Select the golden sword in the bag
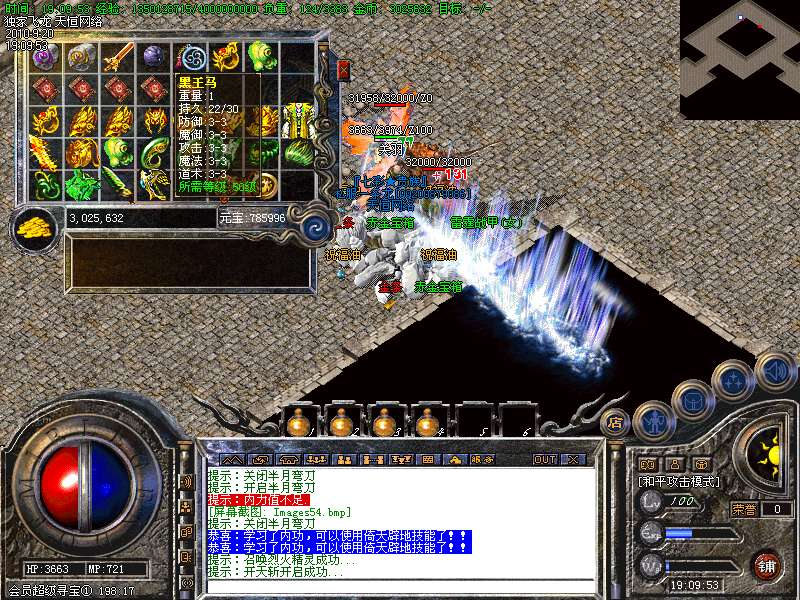Viewport: 800px width, 600px height. click(118, 57)
